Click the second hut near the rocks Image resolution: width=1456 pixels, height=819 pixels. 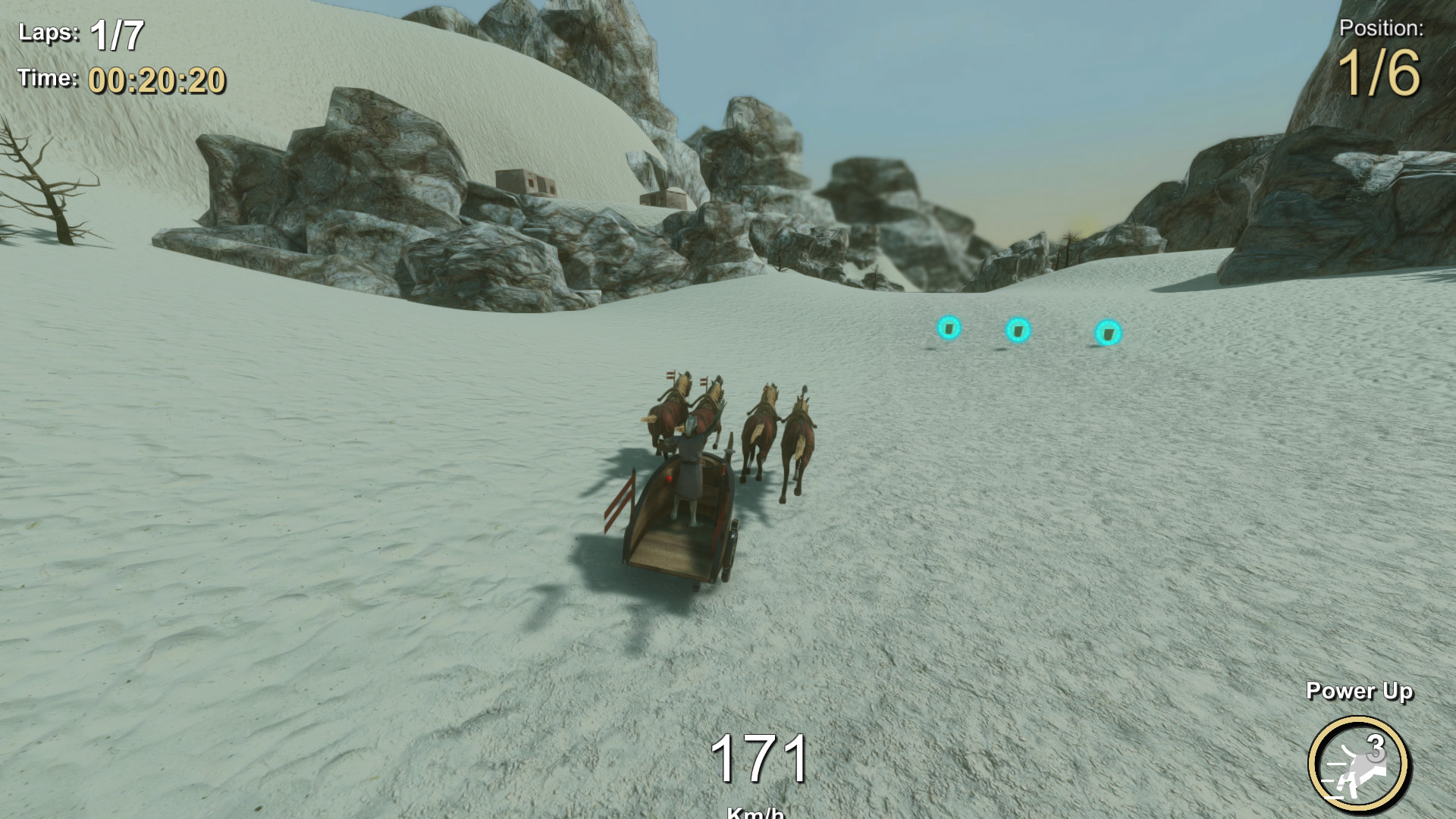[666, 199]
